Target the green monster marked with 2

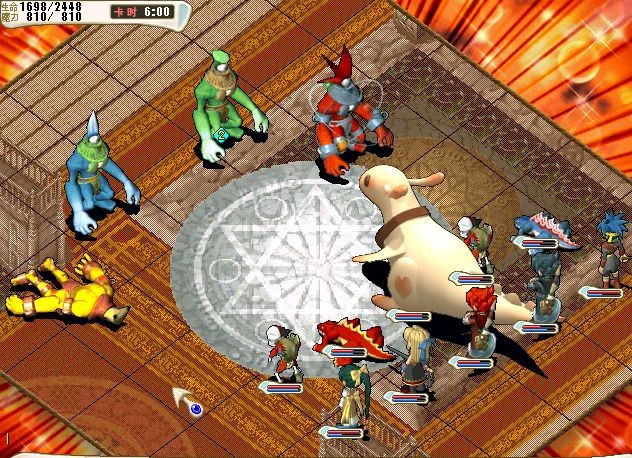click(x=224, y=105)
